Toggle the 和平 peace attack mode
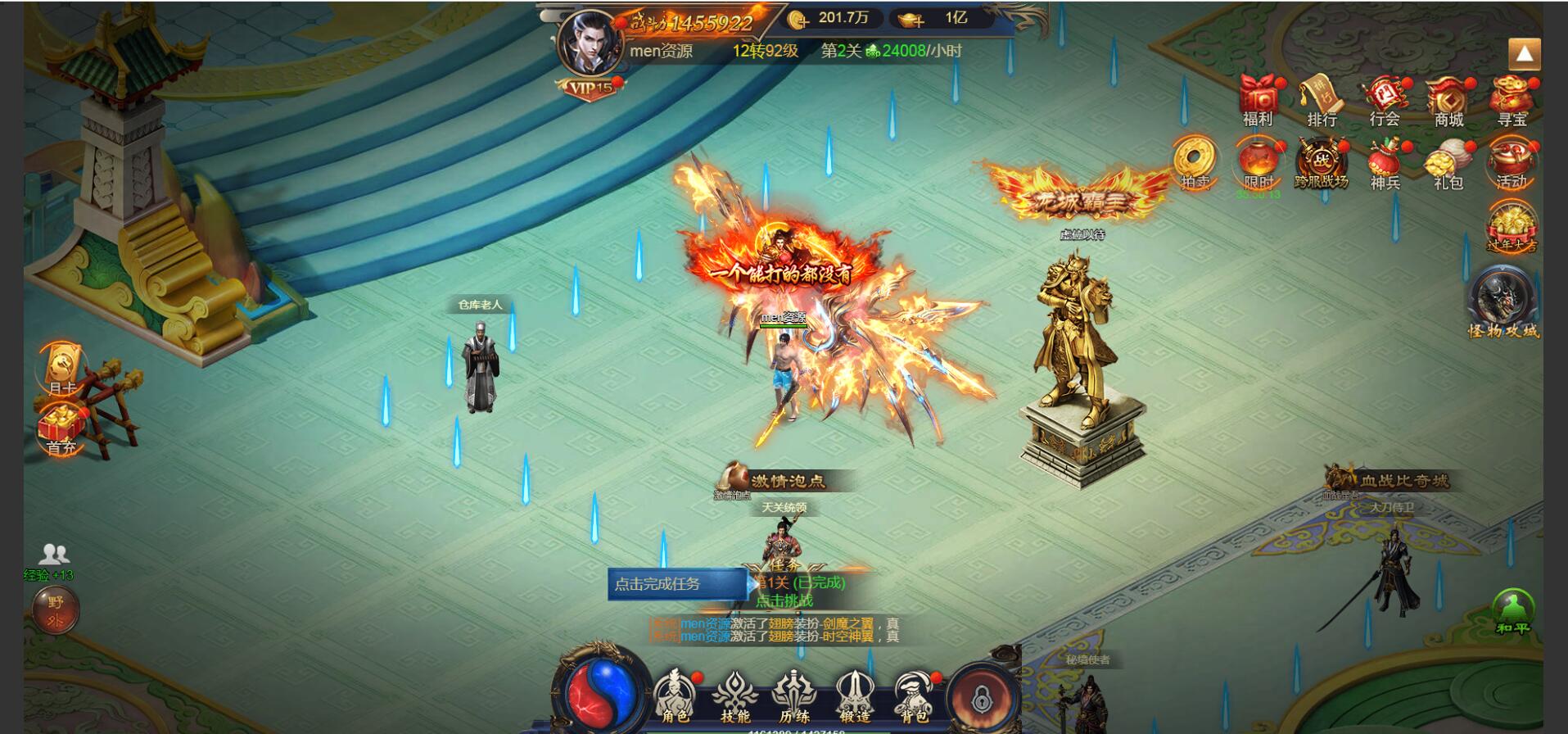The image size is (1568, 734). (1512, 611)
